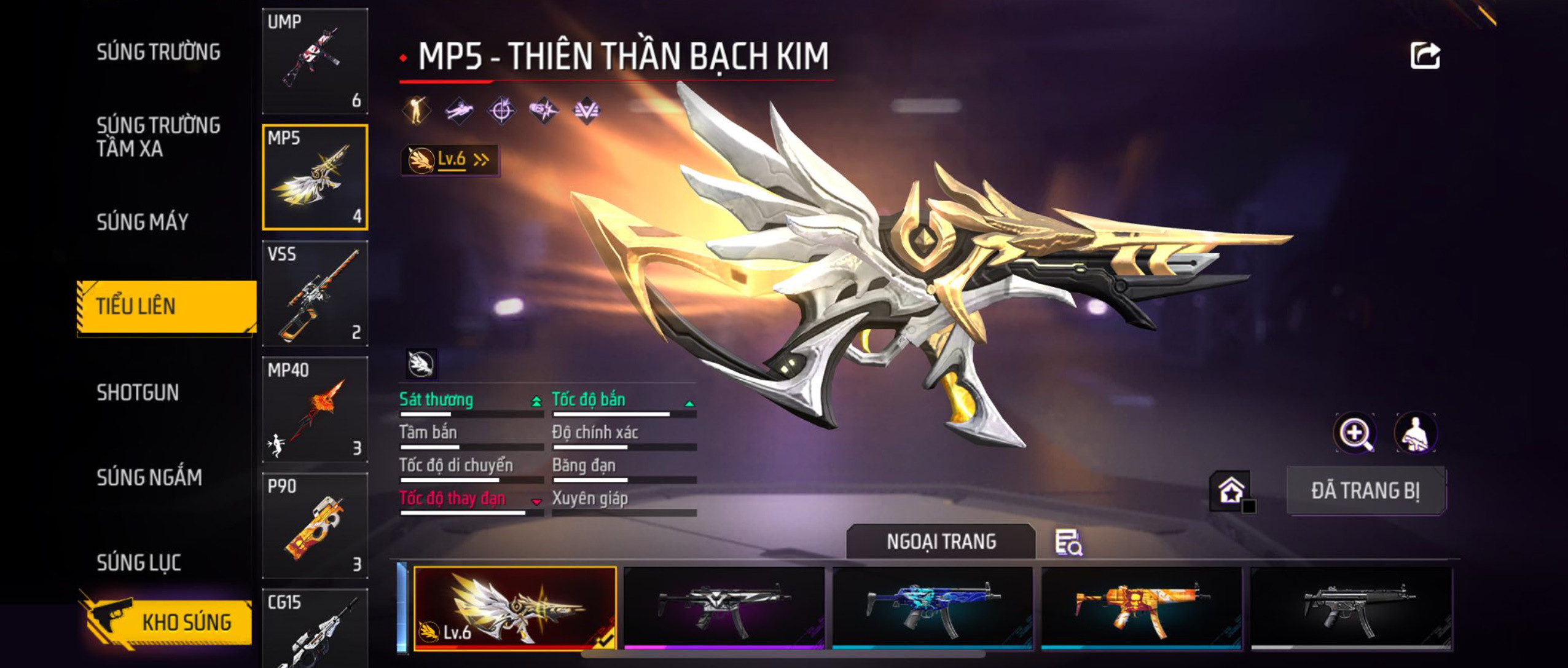
Task: Zoom in with the magnifier icon
Action: coord(1355,434)
